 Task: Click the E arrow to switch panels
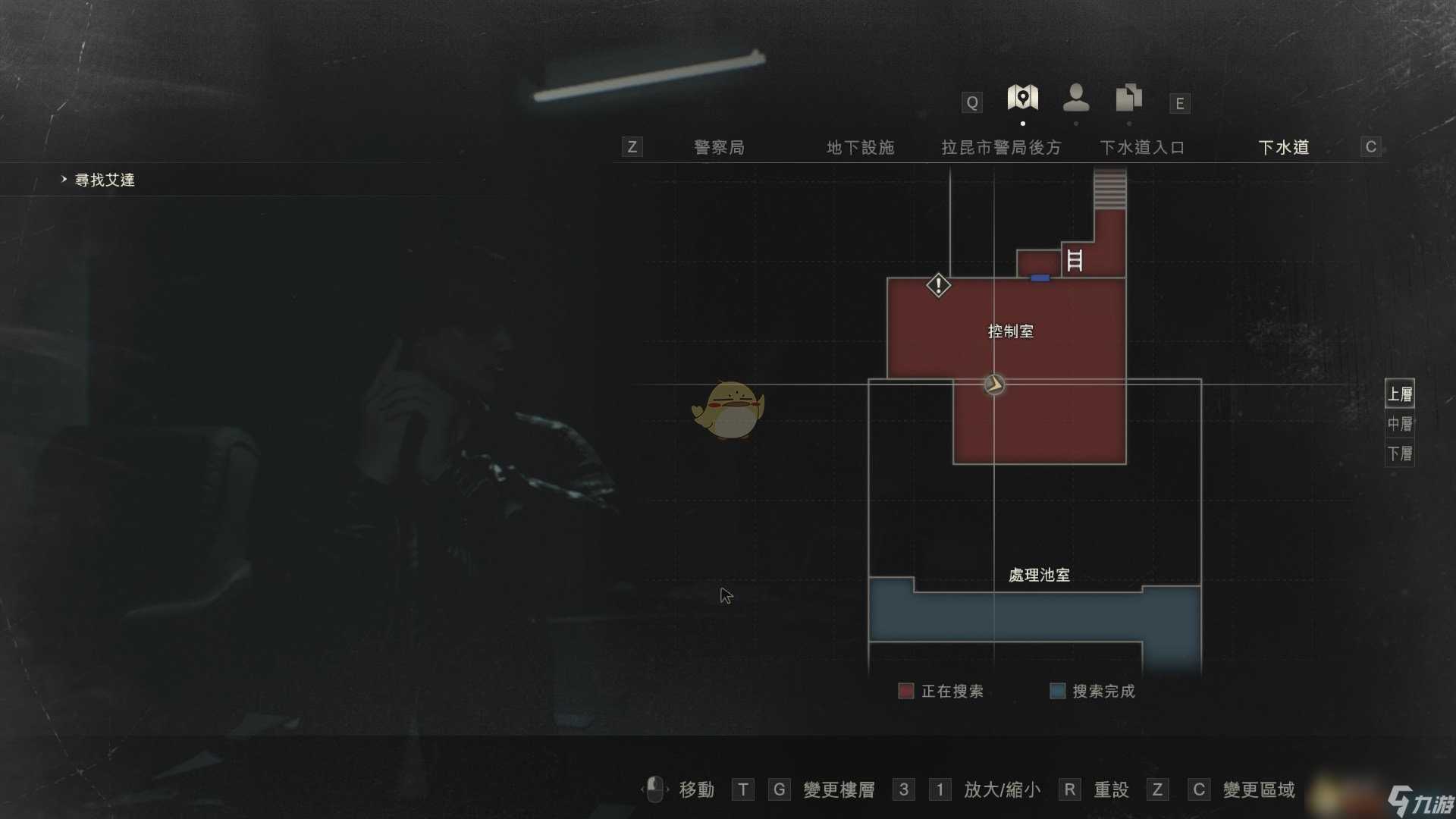tap(1179, 102)
